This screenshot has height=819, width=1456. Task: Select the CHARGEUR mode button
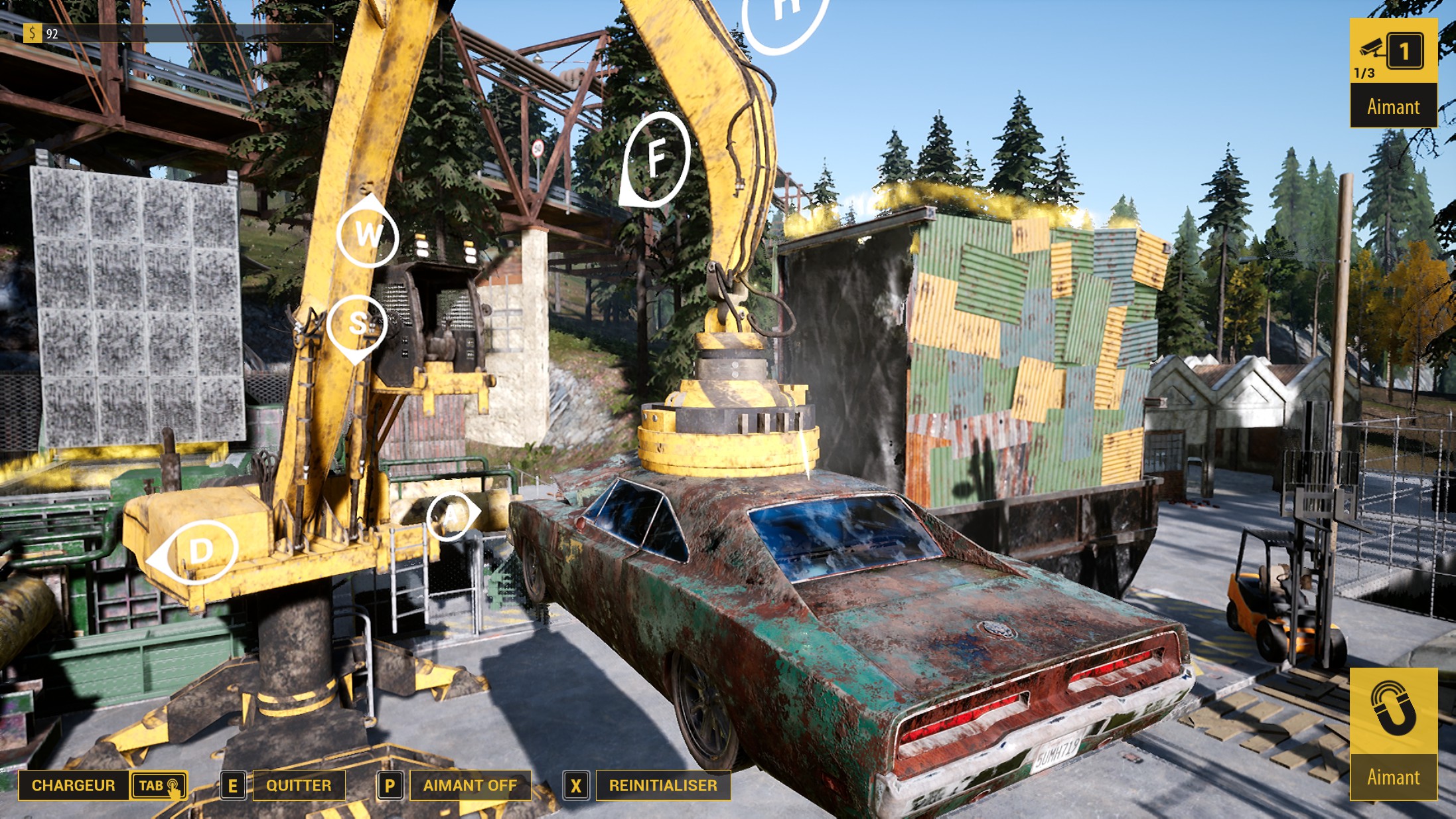click(x=73, y=785)
